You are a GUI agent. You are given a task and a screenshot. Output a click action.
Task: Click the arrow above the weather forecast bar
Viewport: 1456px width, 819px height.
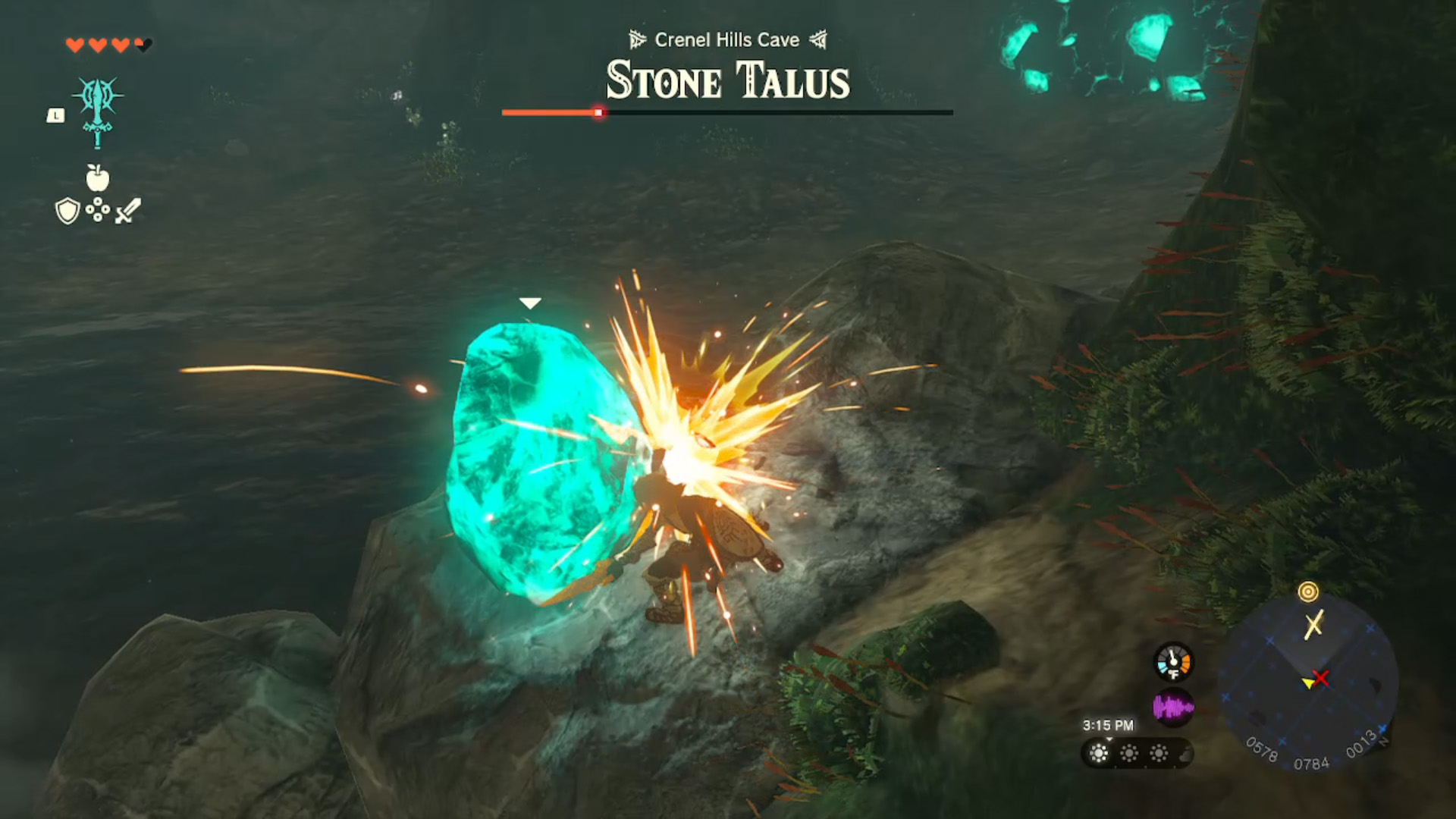click(x=1109, y=739)
